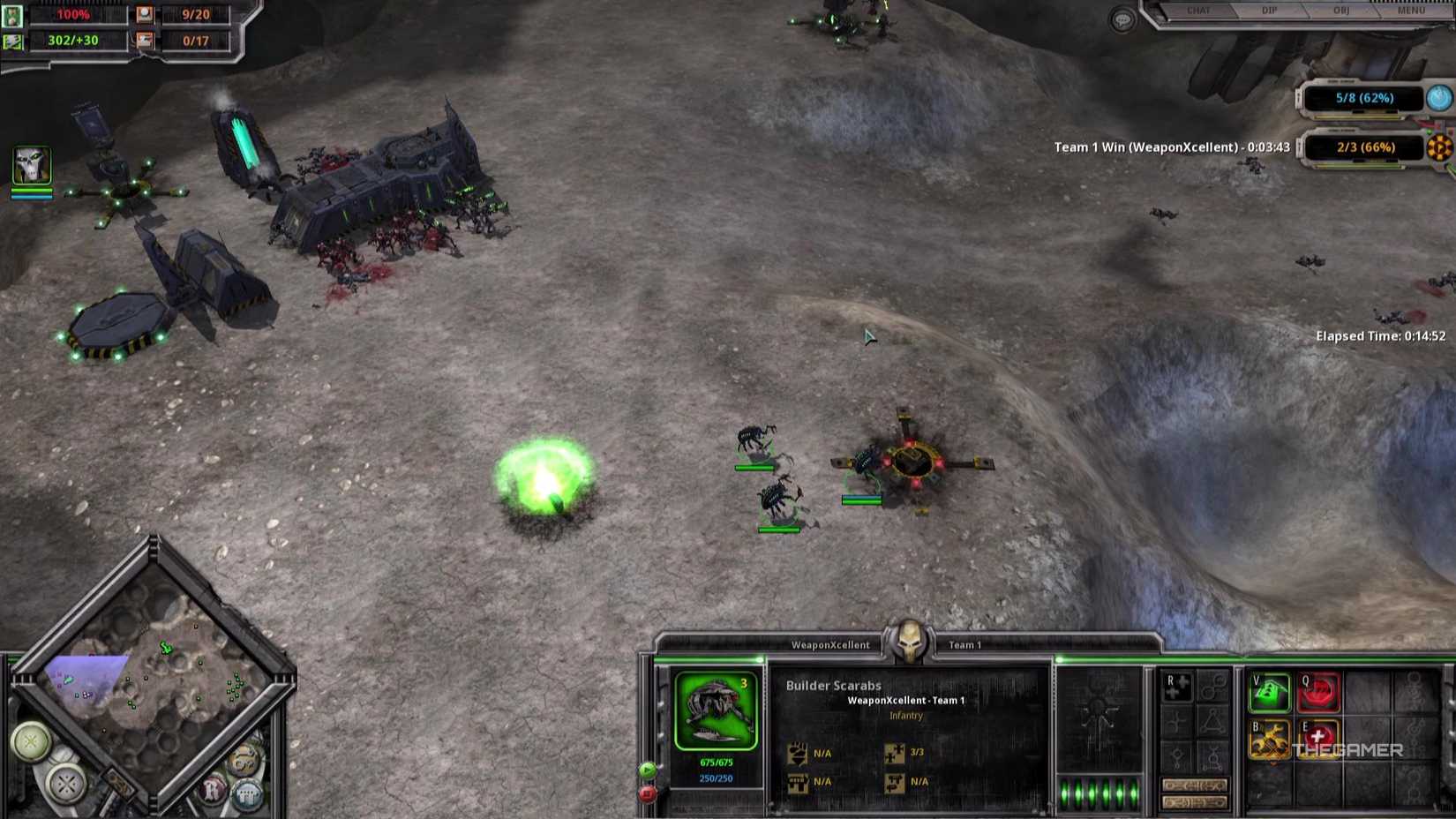Open the MENU tab at top right
This screenshot has width=1456, height=819.
(1410, 11)
